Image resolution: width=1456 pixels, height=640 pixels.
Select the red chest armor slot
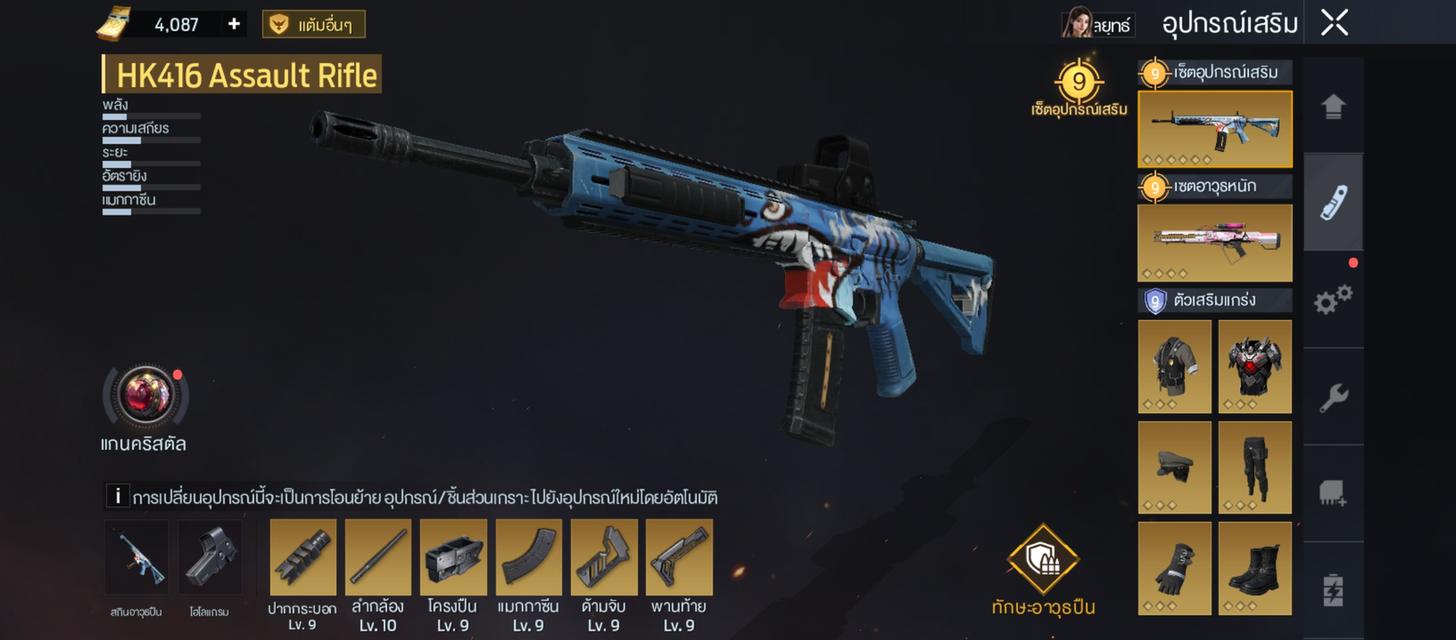click(x=1254, y=366)
